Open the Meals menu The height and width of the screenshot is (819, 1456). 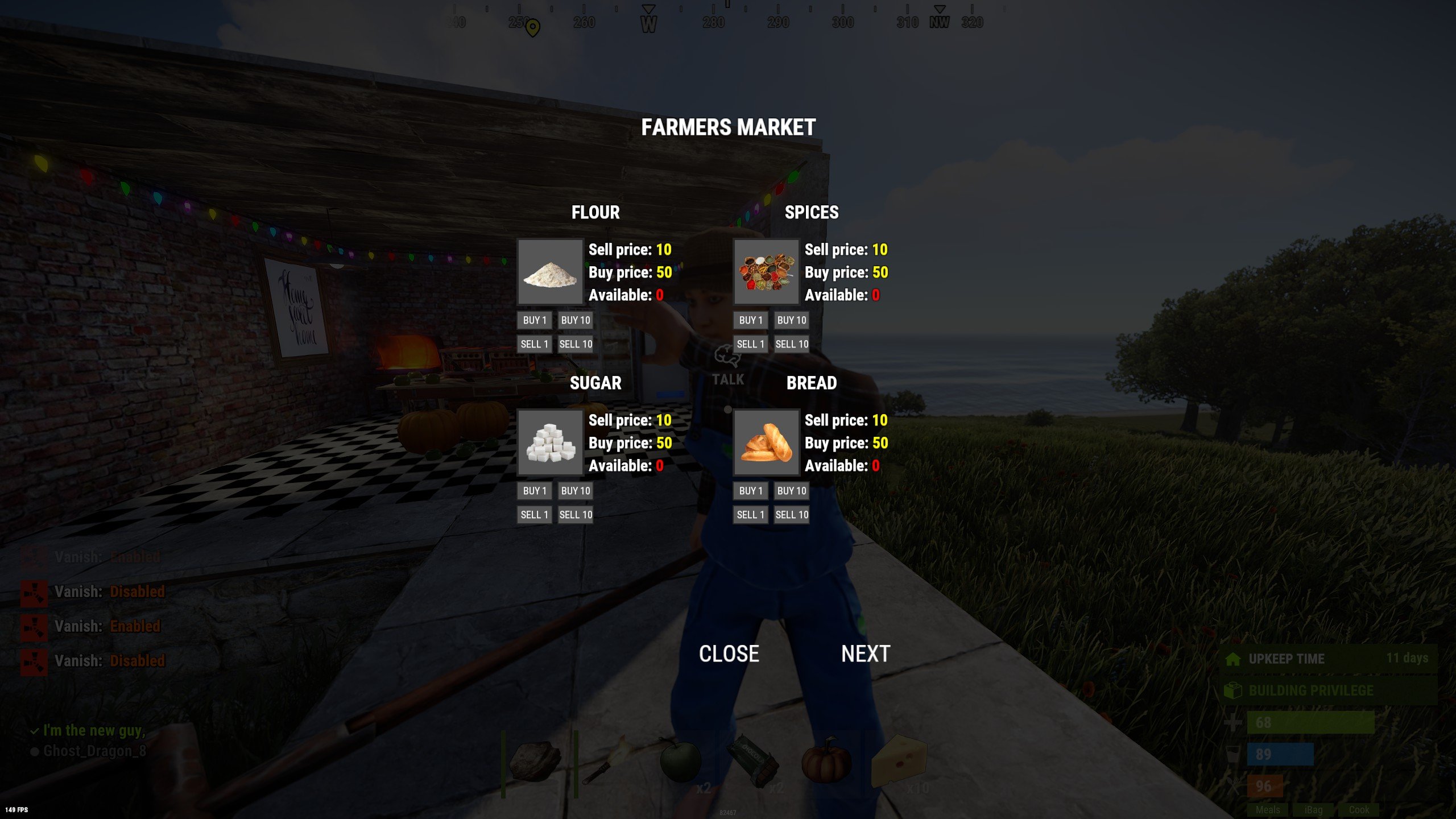[1268, 810]
